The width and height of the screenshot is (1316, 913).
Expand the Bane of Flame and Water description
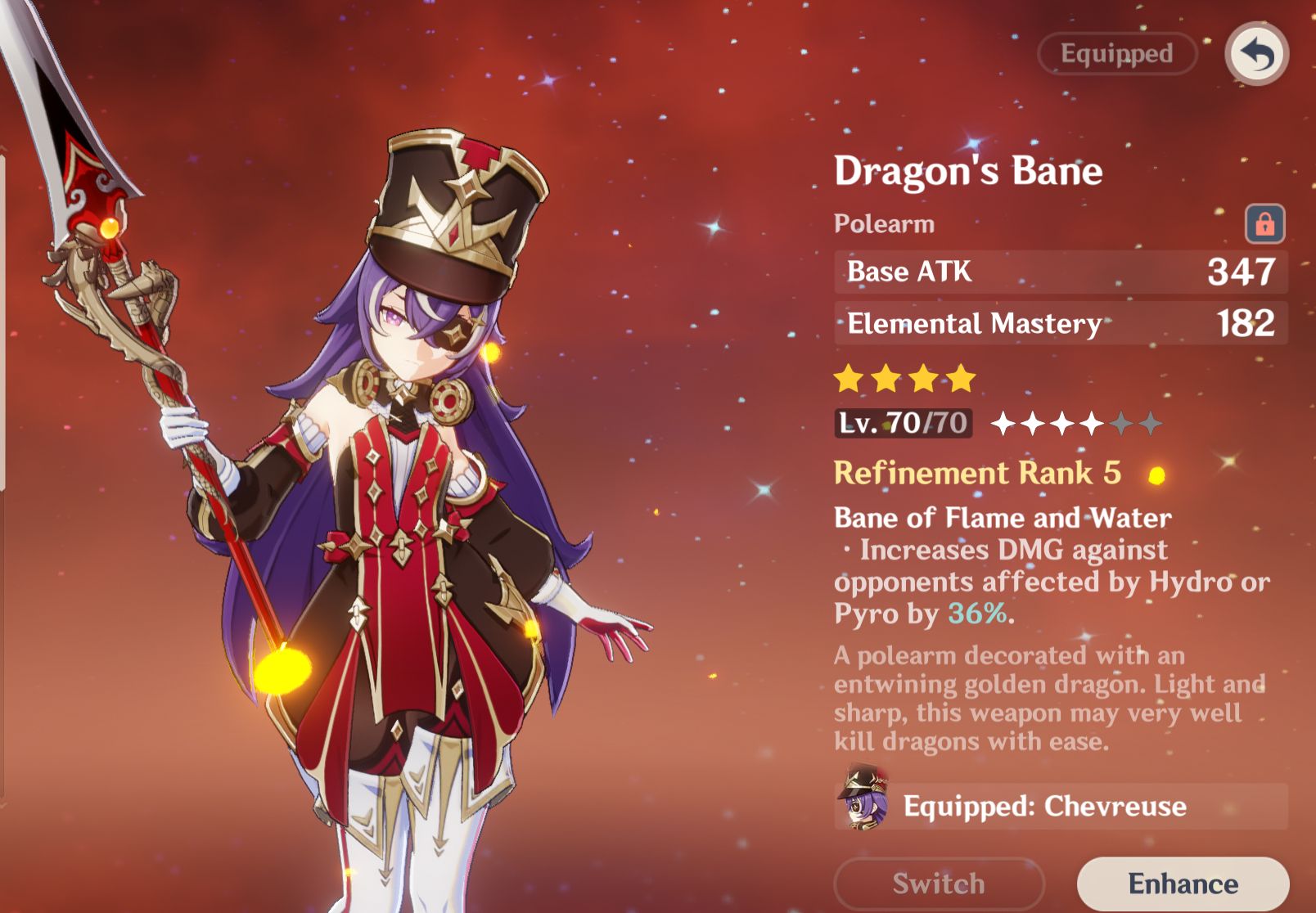(1002, 517)
